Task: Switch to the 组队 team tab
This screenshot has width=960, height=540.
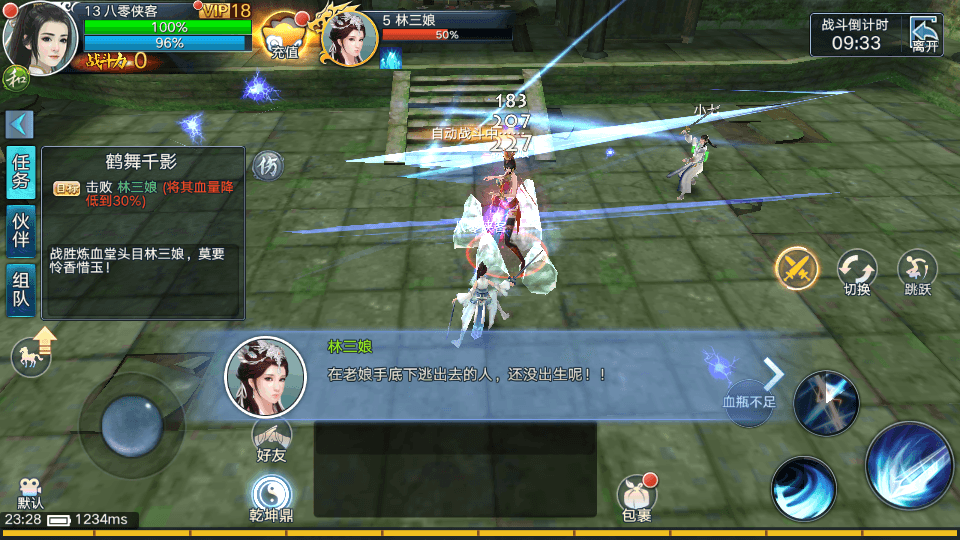Action: click(x=21, y=290)
